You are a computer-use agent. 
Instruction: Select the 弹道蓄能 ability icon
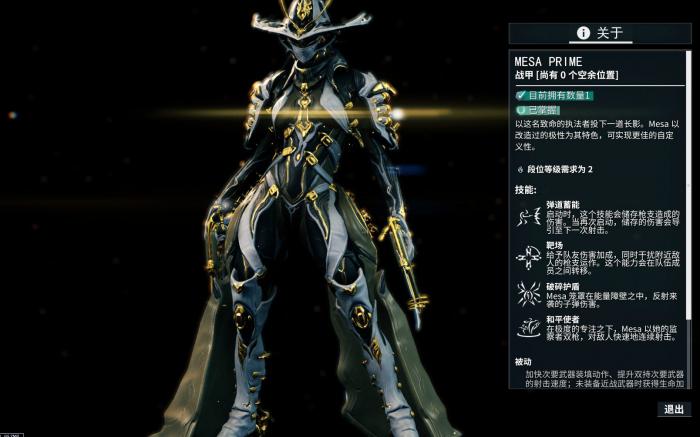(x=527, y=218)
